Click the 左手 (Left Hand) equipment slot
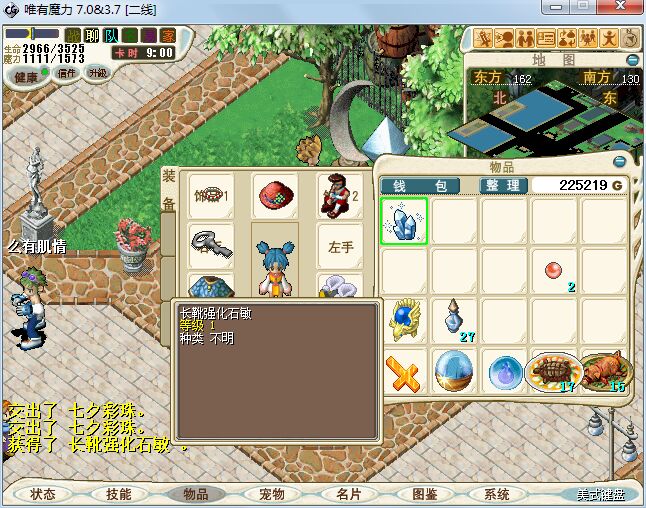 coord(340,246)
